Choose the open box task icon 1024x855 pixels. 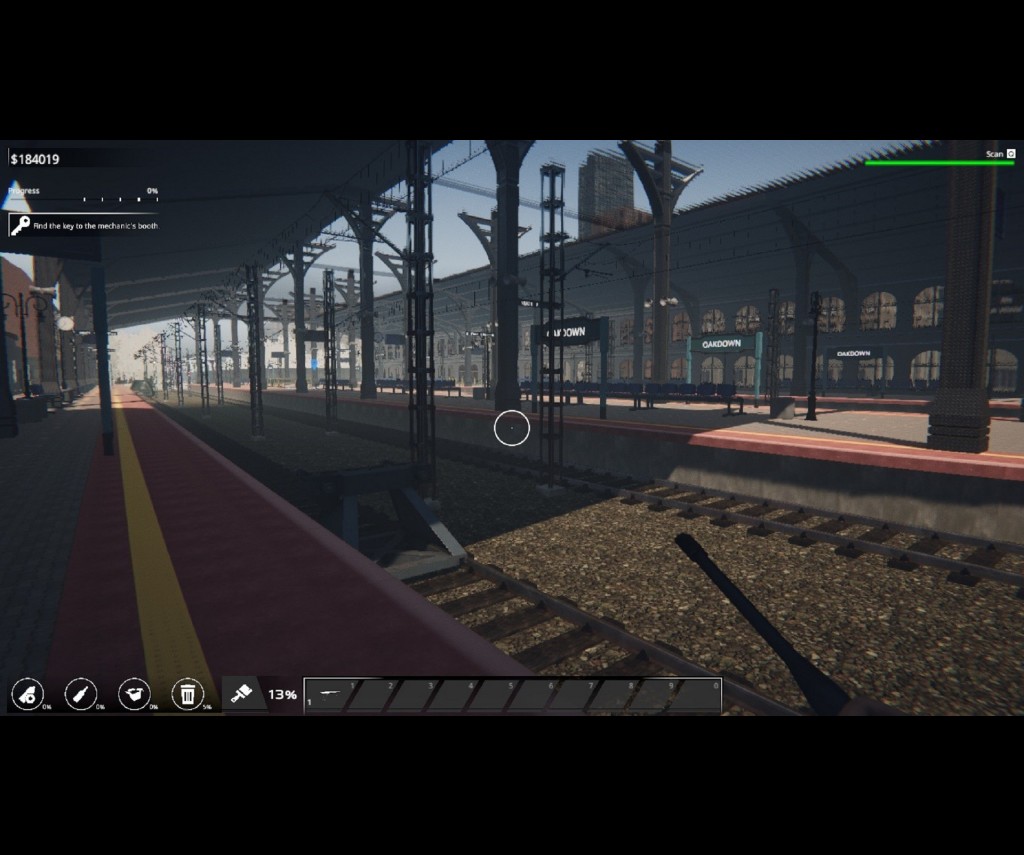click(x=134, y=694)
